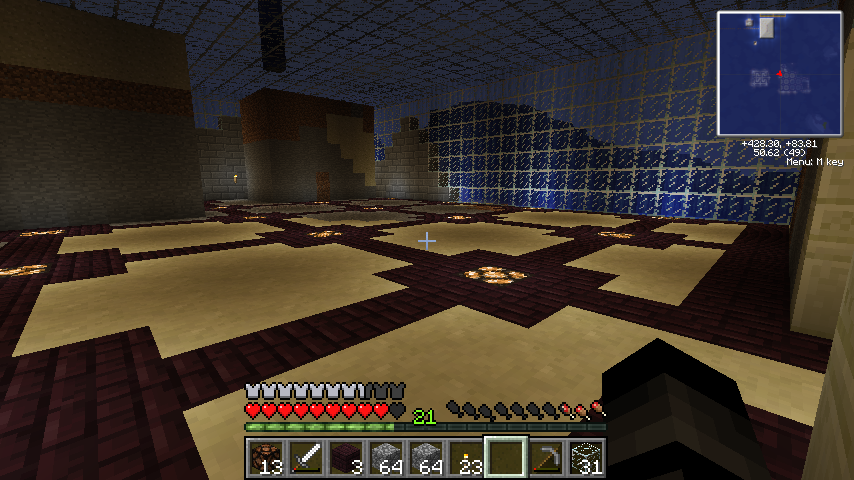Screen dimensions: 854x480
Task: Click the minimap in the corner
Action: 778,73
